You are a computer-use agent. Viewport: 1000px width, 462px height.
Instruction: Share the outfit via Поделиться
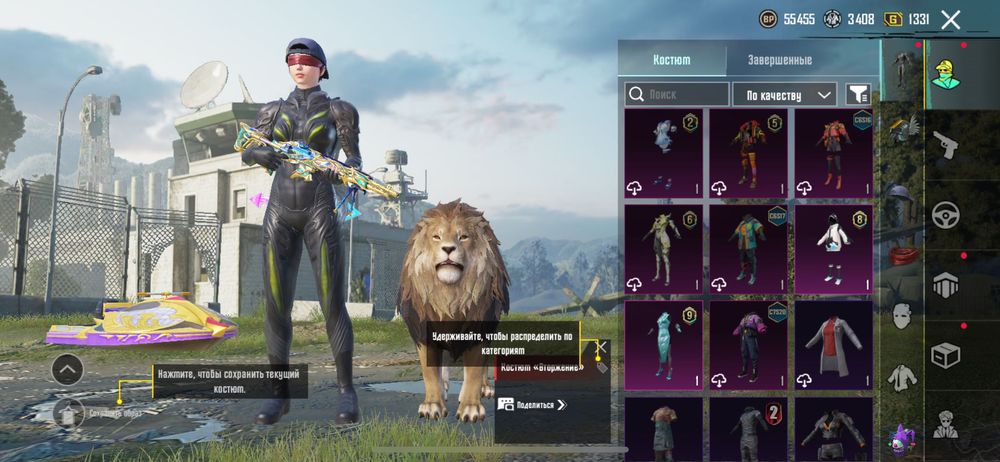[533, 405]
